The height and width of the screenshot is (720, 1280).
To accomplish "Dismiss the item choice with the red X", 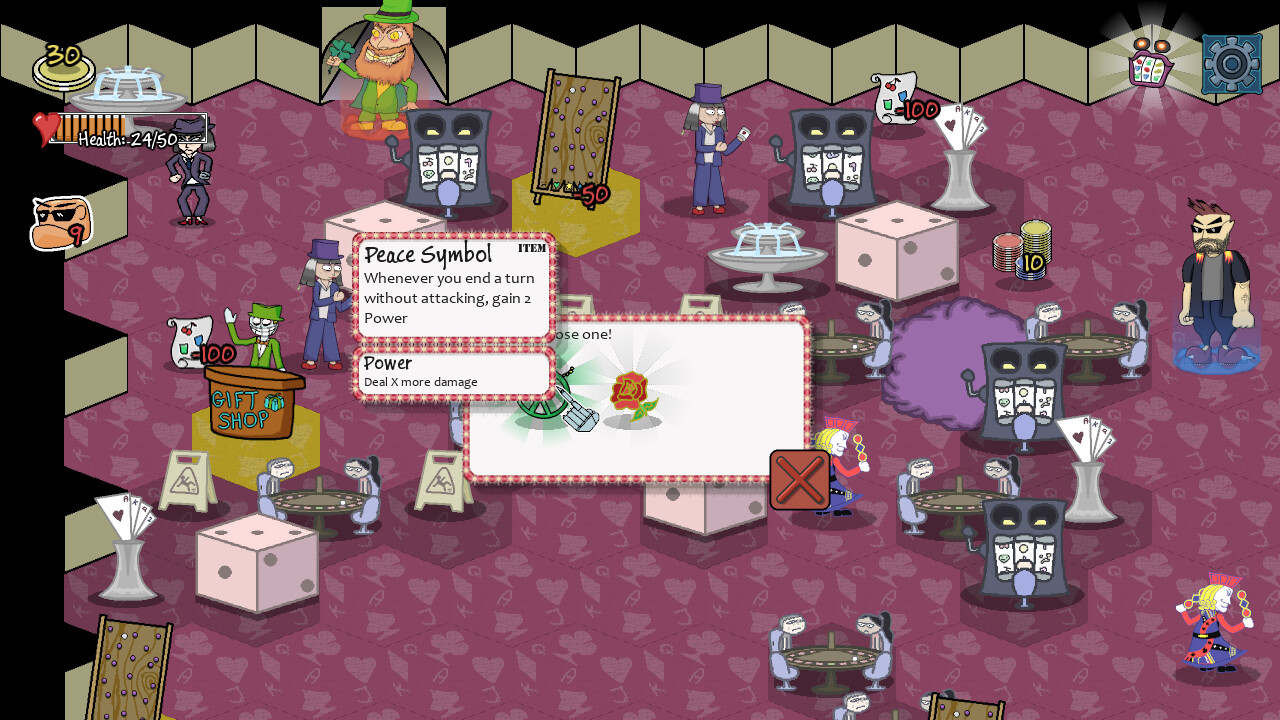I will (798, 479).
